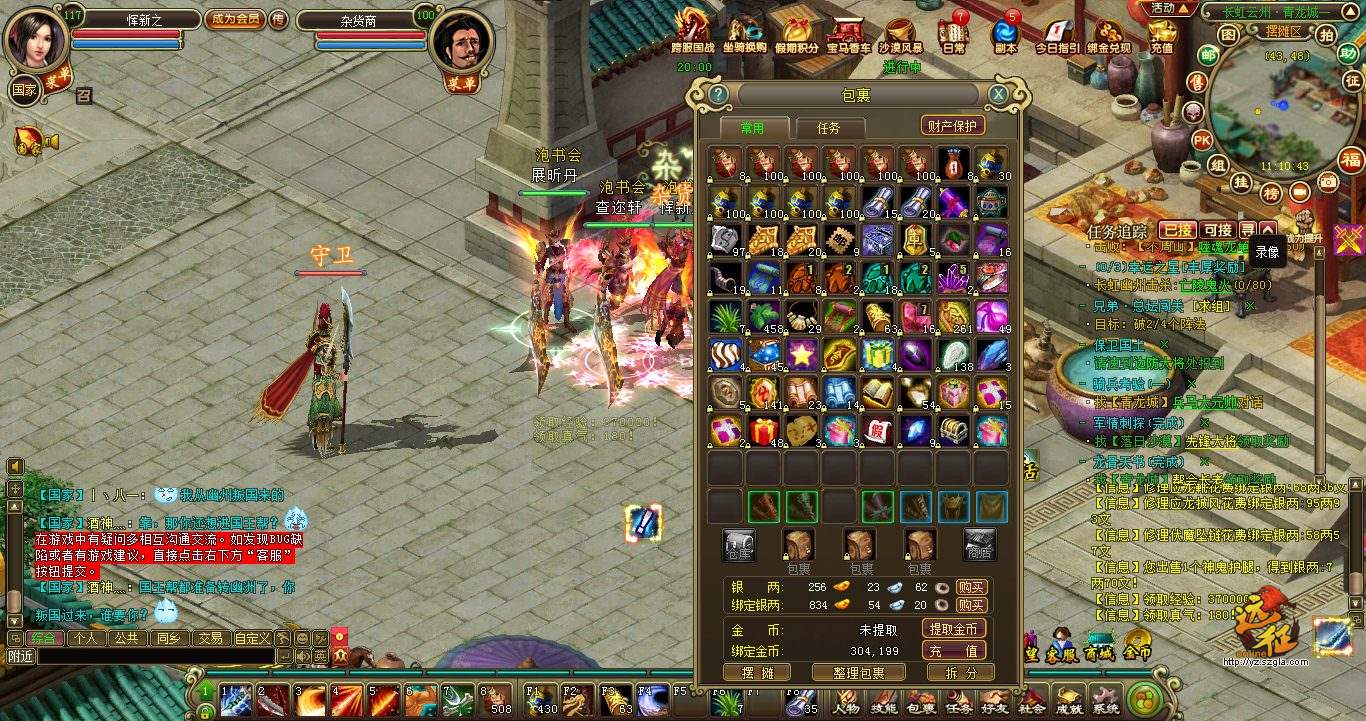Image resolution: width=1366 pixels, height=721 pixels.
Task: Click 提取金币 to withdraw gold
Action: point(954,629)
